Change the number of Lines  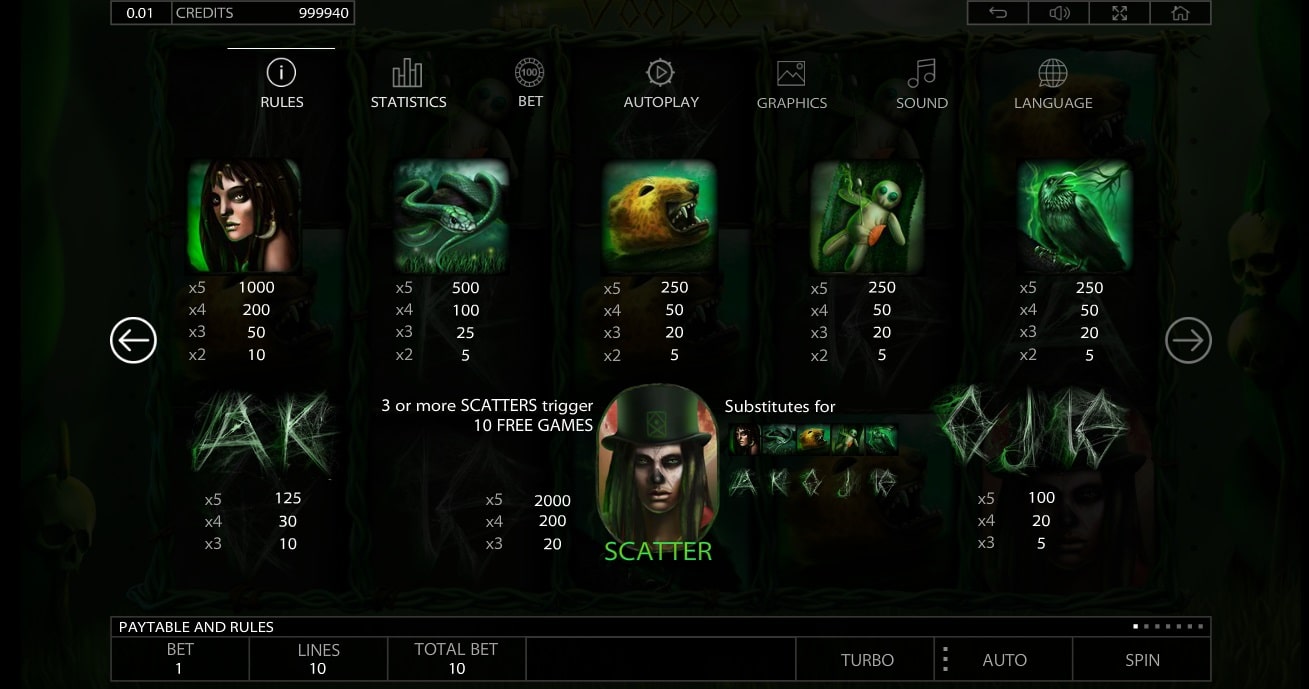(318, 659)
